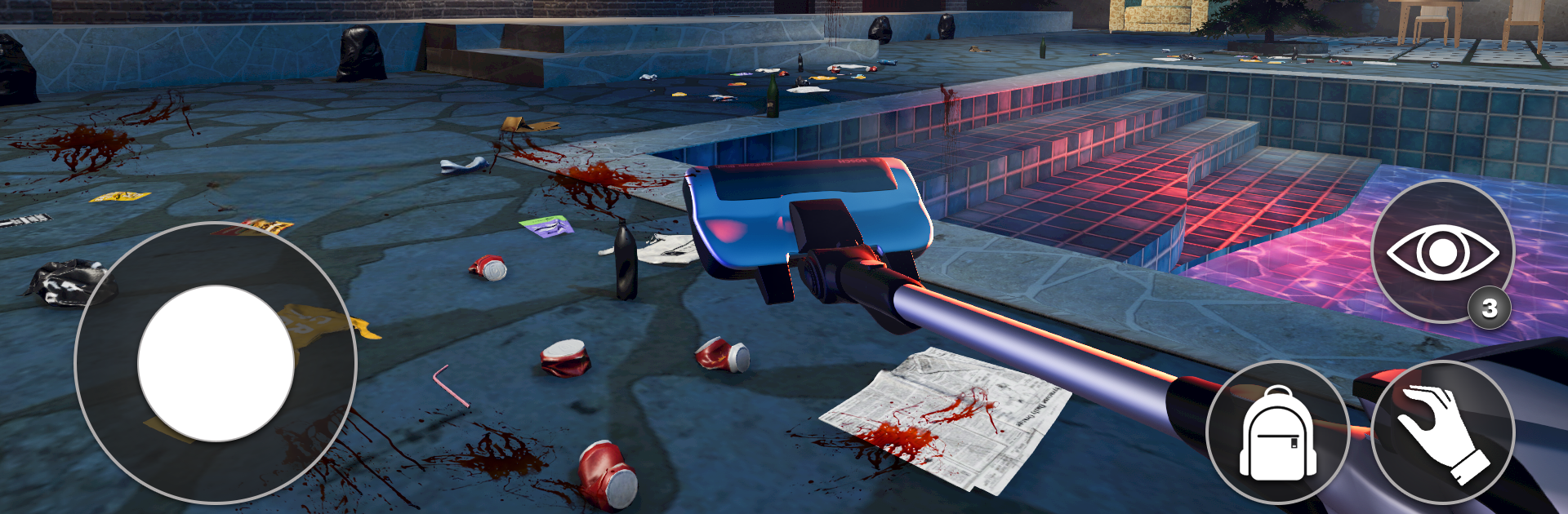
Task: Tap the white virtual joystick knob
Action: [216, 363]
